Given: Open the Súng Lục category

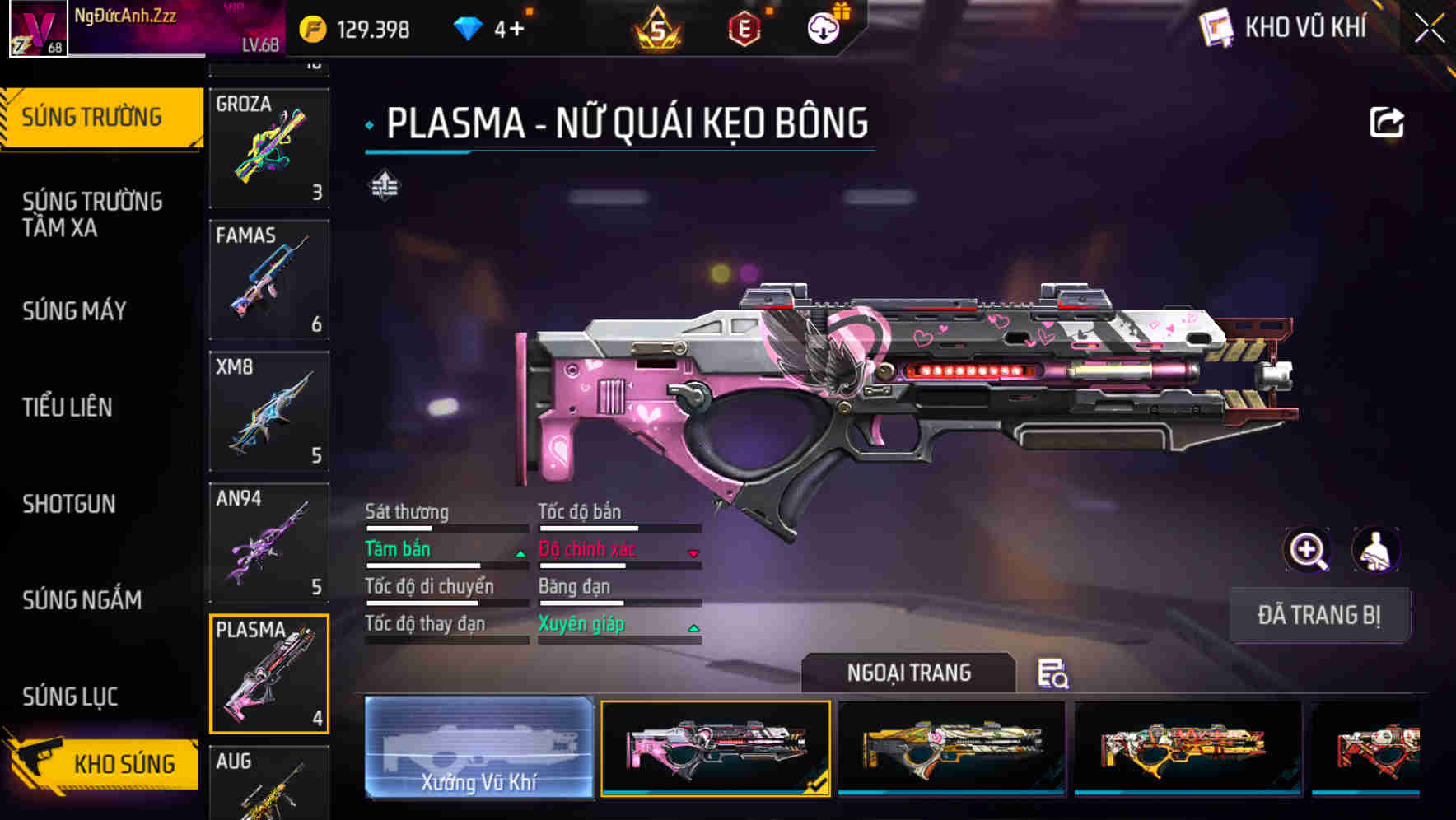Looking at the screenshot, I should tap(71, 696).
